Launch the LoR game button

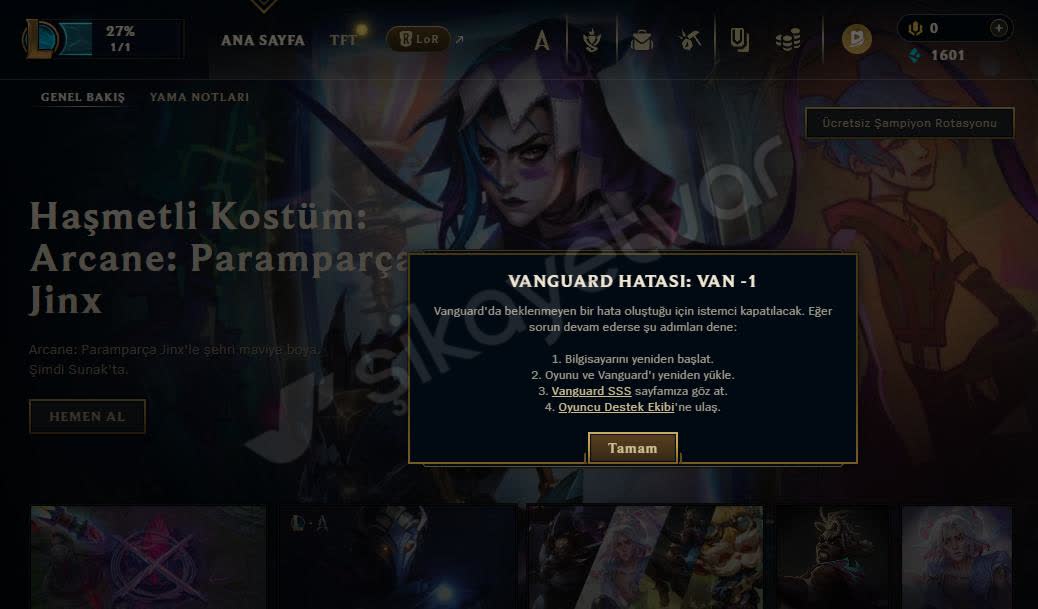417,40
